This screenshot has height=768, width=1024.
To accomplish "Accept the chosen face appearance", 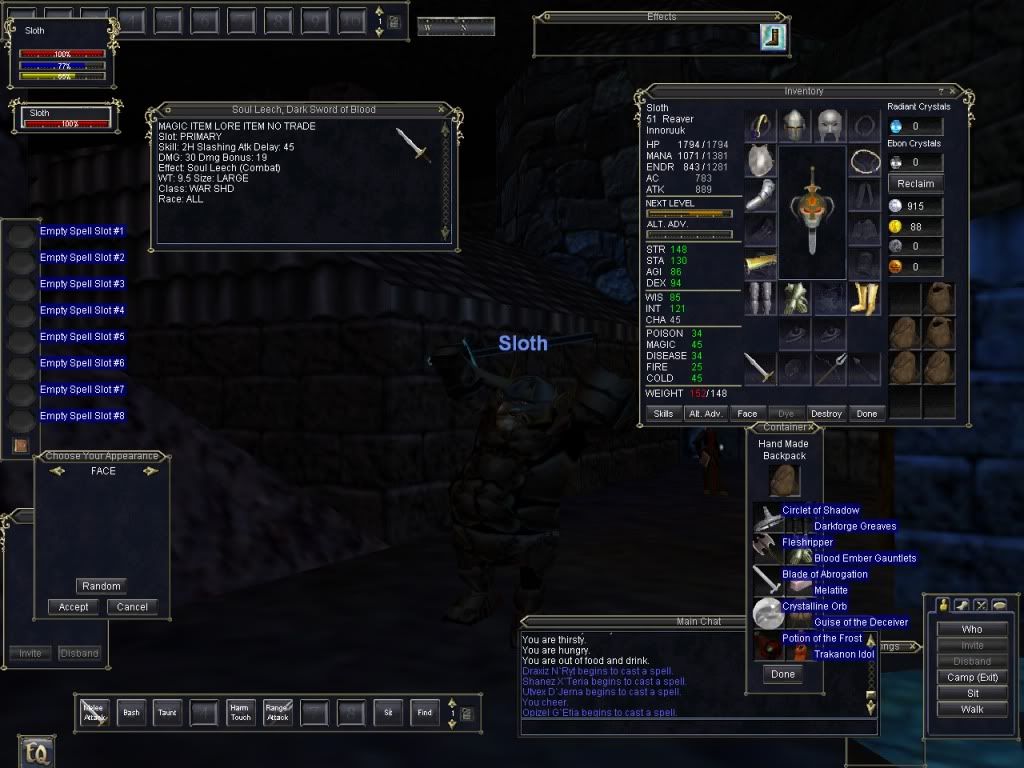I will [x=73, y=606].
